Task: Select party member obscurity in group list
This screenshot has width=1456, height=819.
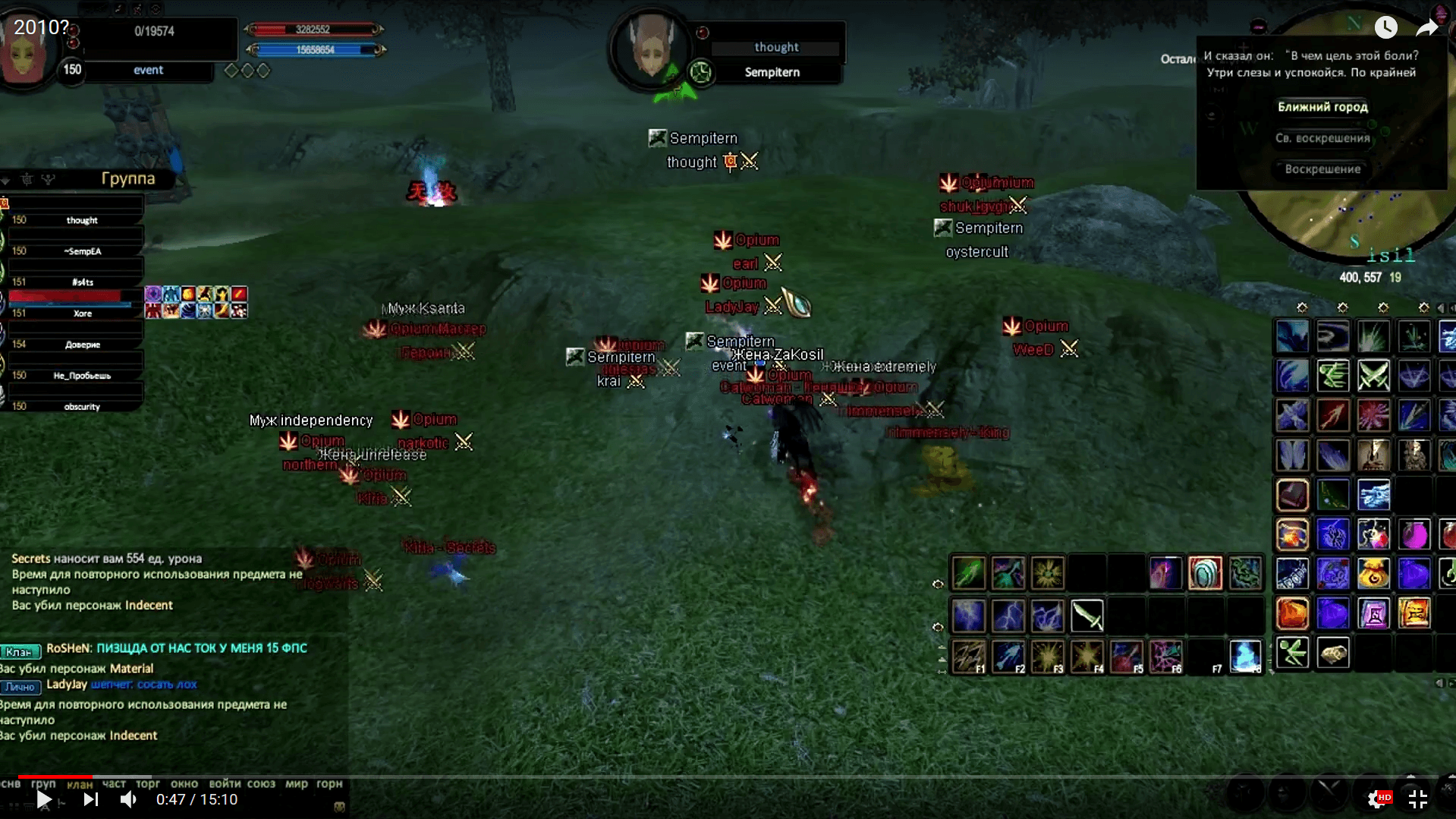Action: pyautogui.click(x=82, y=407)
